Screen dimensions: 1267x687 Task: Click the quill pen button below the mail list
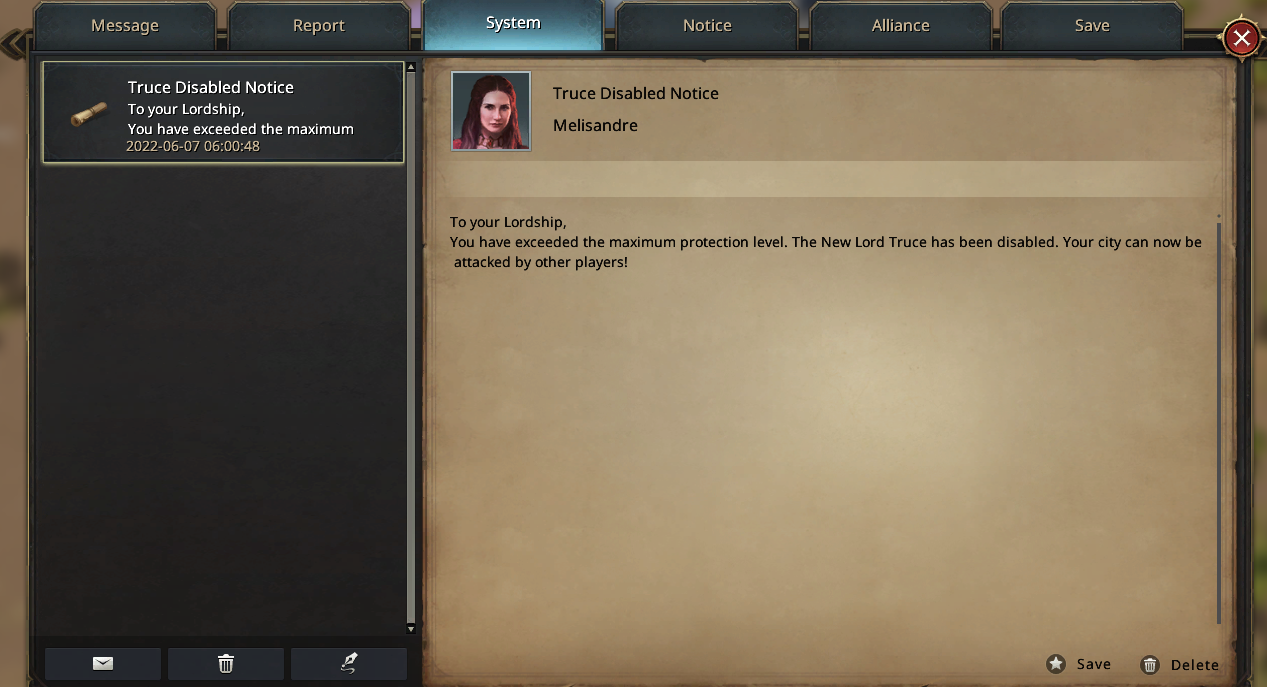pyautogui.click(x=348, y=663)
